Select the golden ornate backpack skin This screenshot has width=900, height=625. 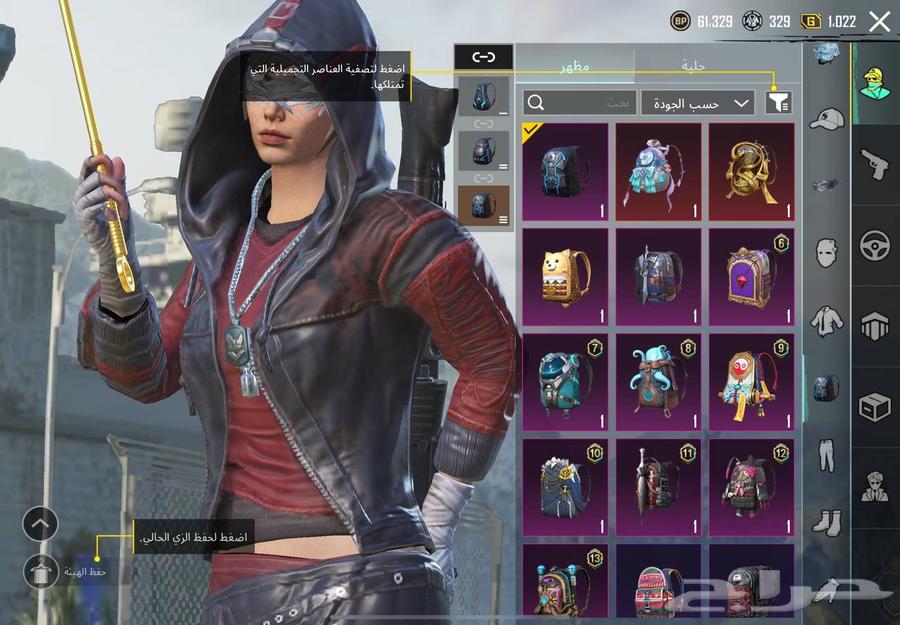click(752, 172)
